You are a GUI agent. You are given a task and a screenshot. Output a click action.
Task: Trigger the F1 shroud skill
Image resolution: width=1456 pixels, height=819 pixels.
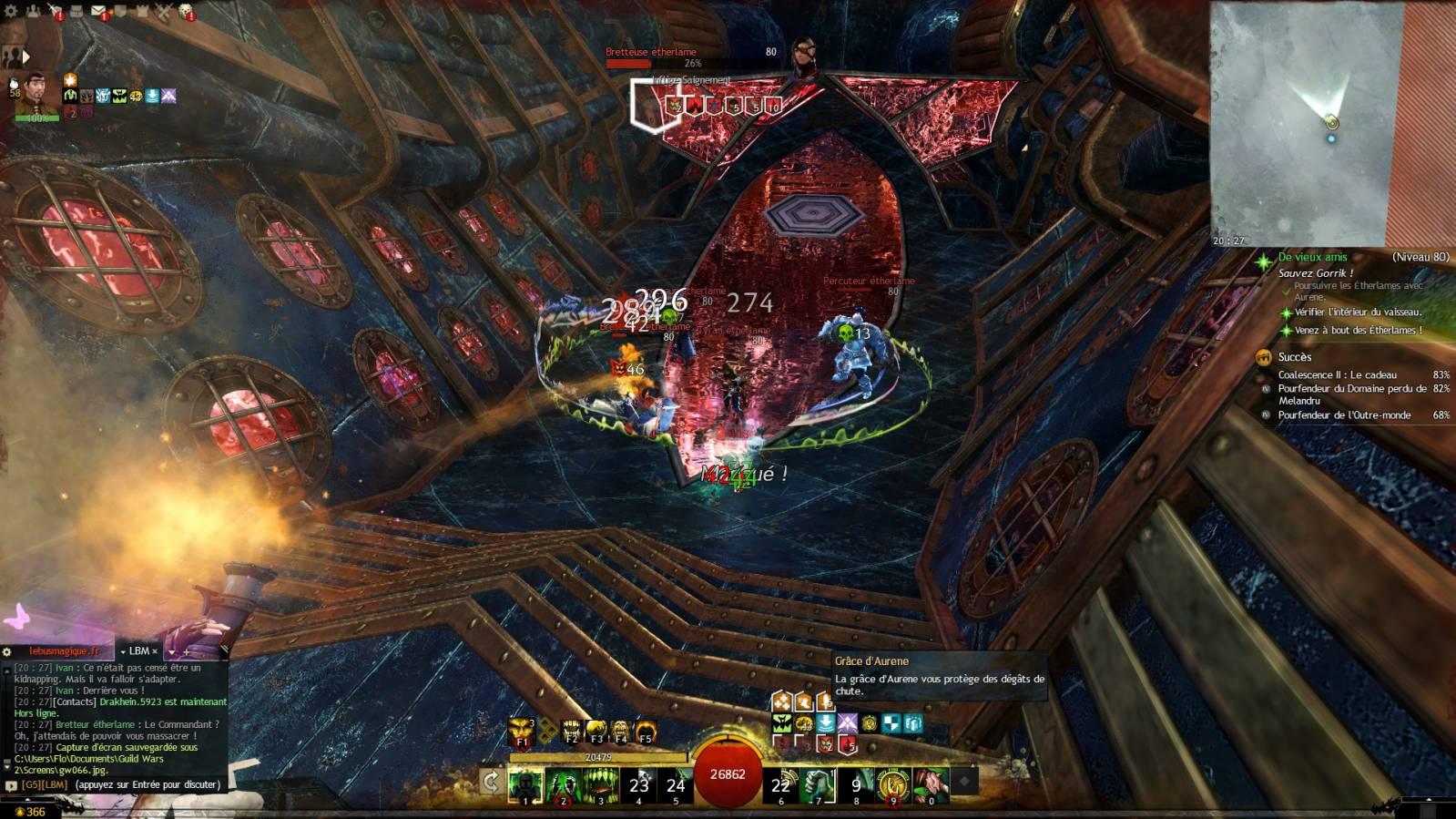(x=522, y=731)
